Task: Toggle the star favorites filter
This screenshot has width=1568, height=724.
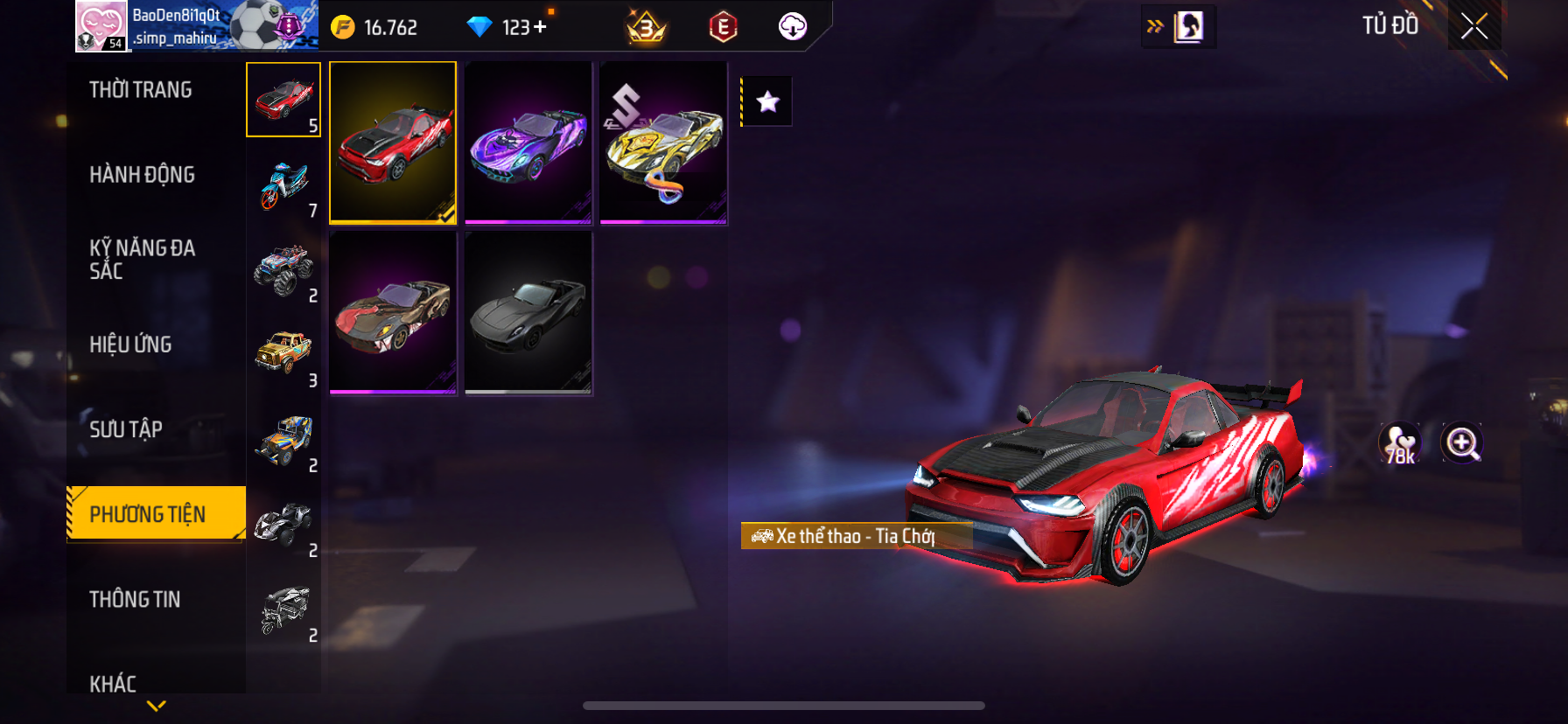Action: point(767,101)
